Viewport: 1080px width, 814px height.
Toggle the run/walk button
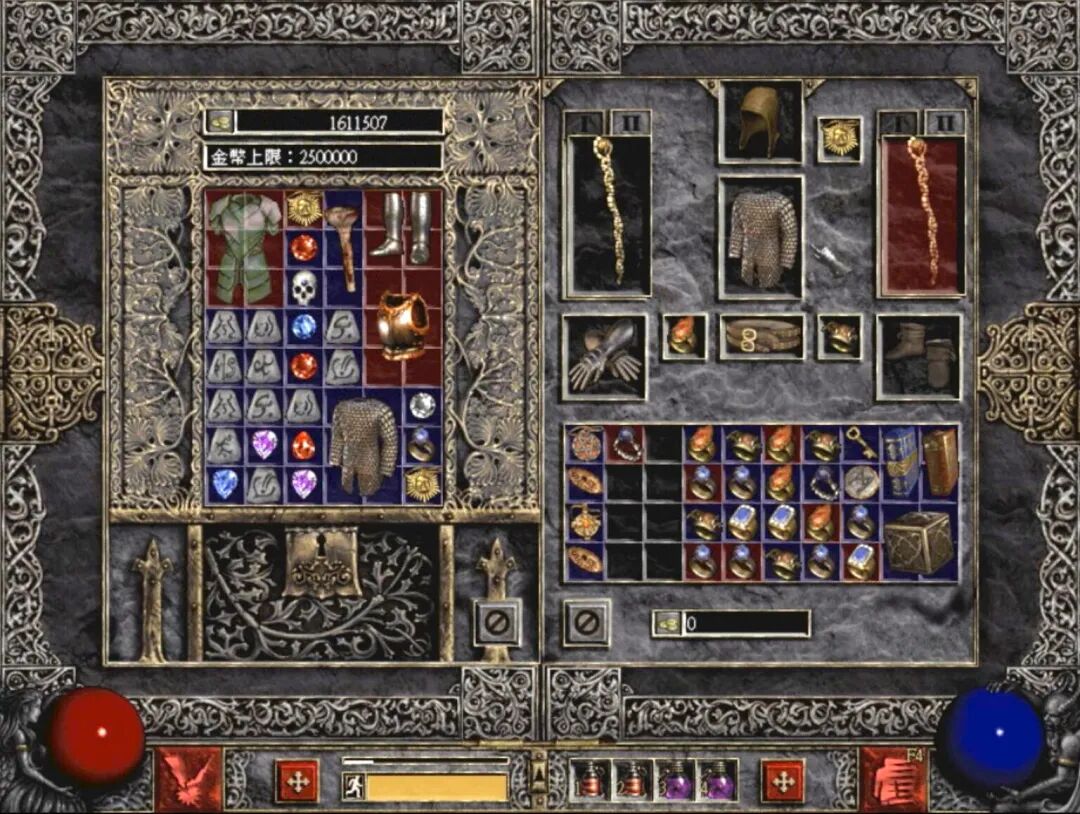[353, 787]
